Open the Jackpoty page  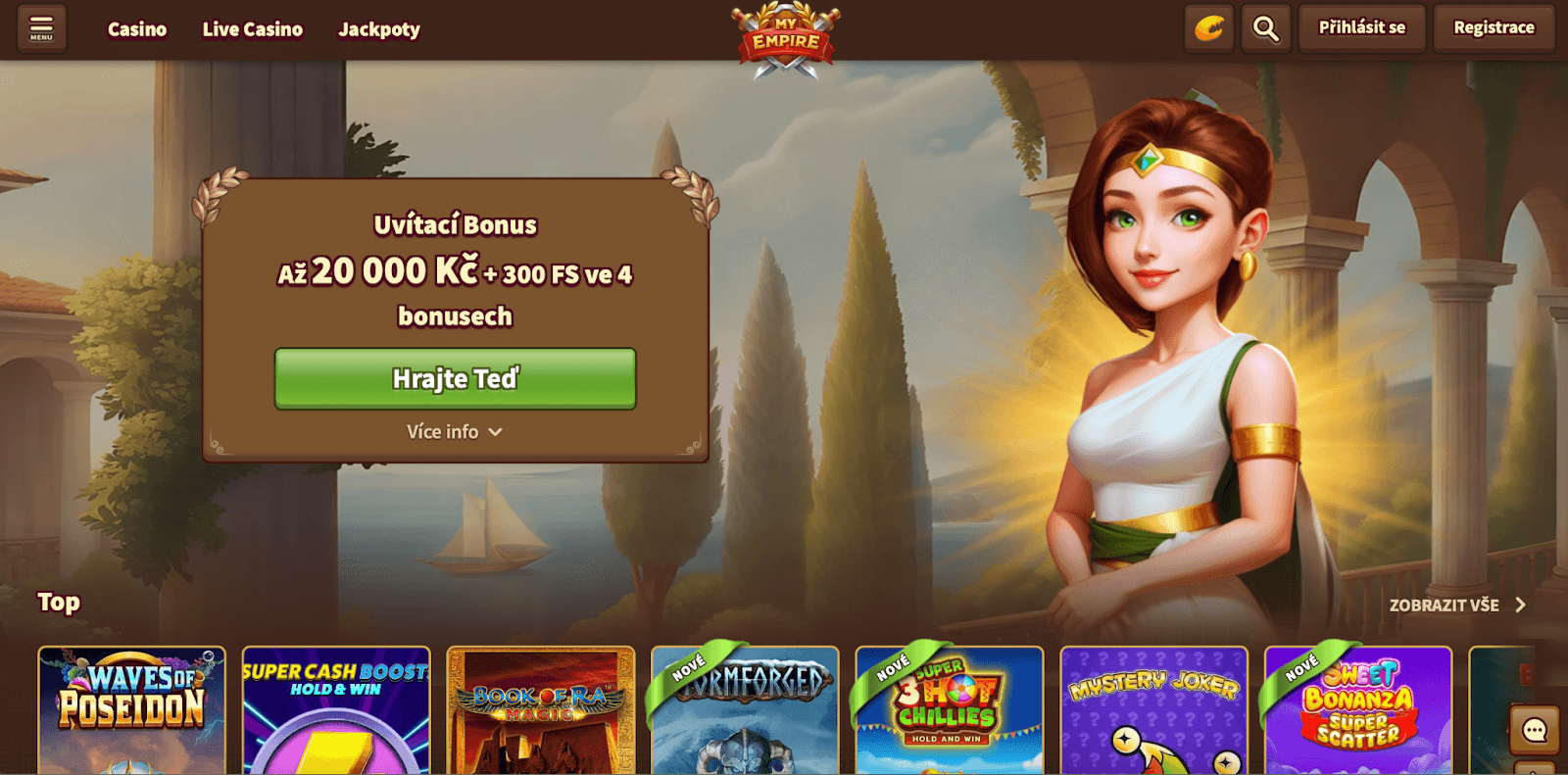(x=379, y=29)
